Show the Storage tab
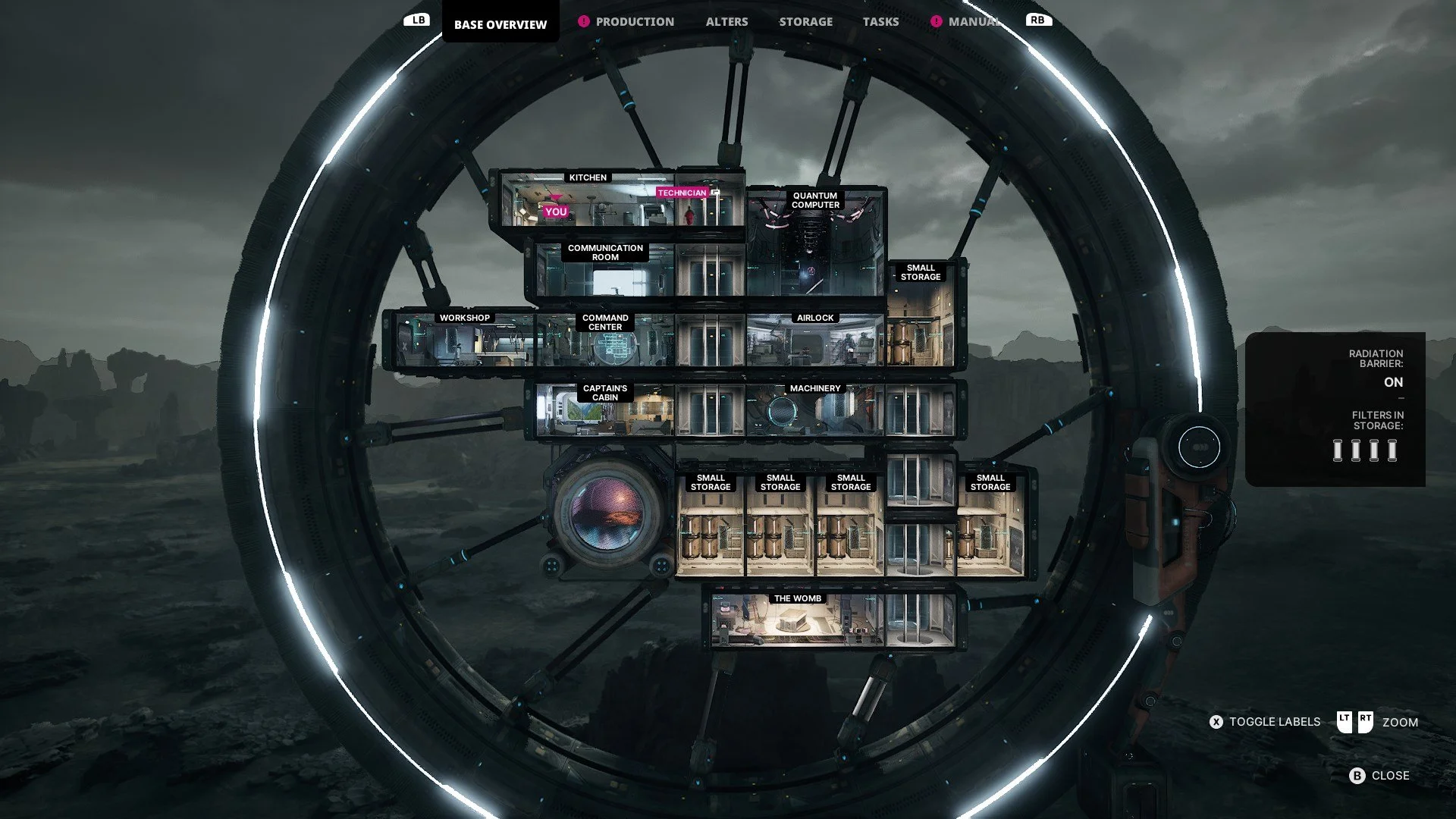 click(x=805, y=22)
